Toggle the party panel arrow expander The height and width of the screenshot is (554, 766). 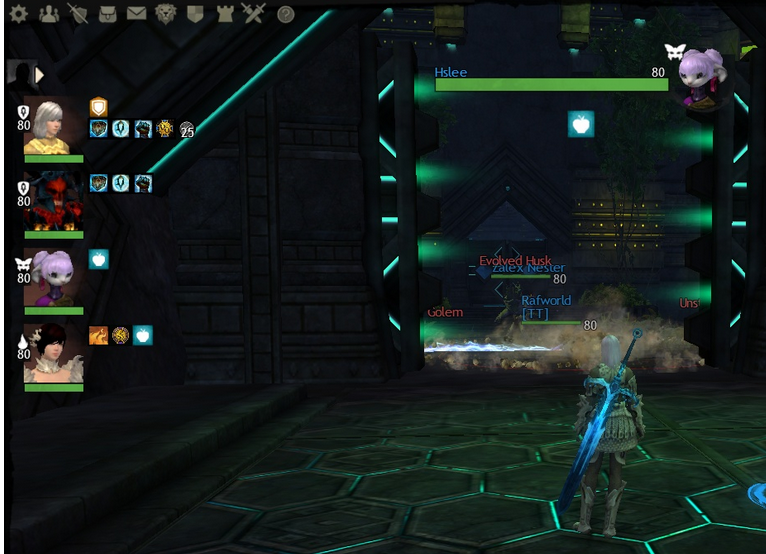40,74
